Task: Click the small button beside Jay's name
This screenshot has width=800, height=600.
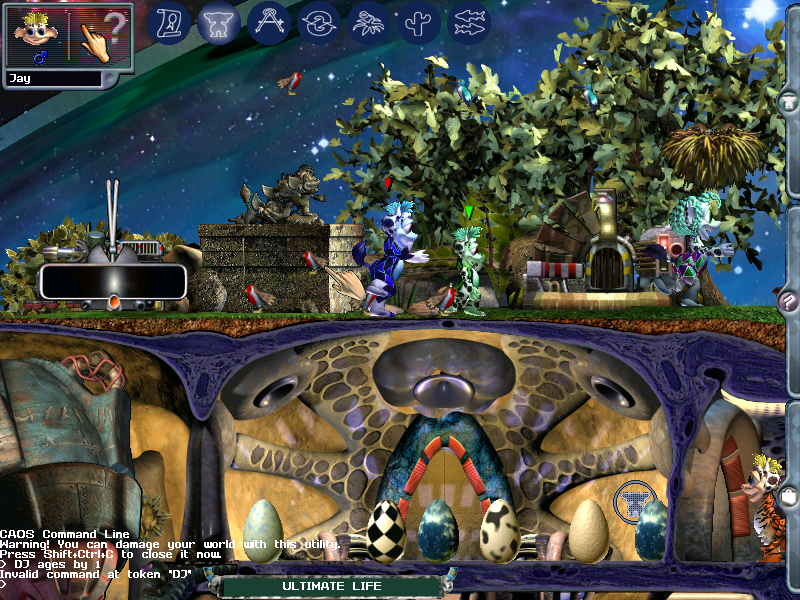Action: pos(112,78)
